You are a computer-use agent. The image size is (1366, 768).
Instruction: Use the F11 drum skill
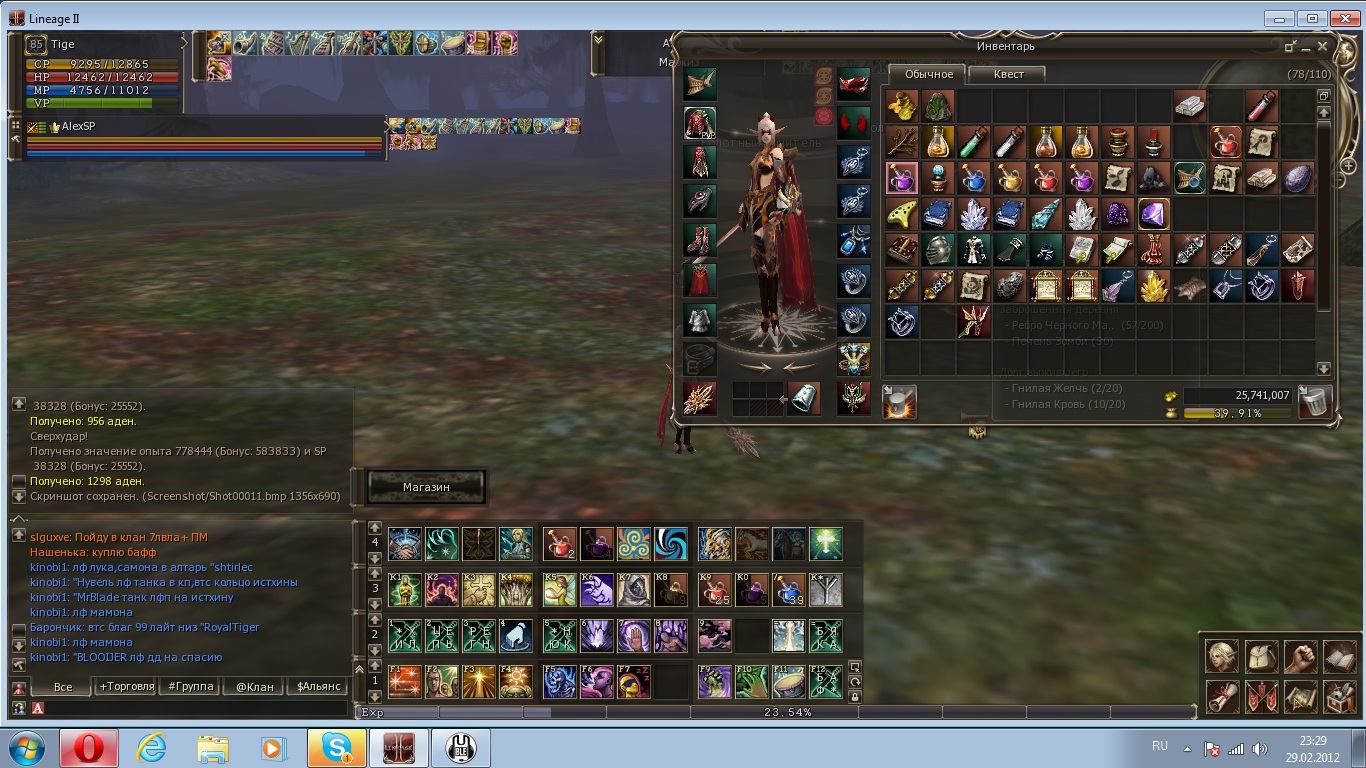tap(789, 681)
